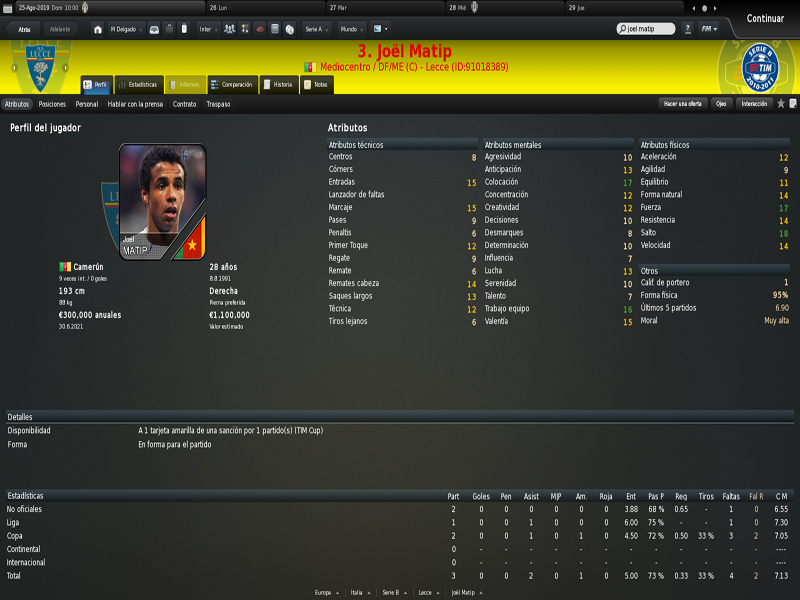View the Contrato section

coord(184,104)
